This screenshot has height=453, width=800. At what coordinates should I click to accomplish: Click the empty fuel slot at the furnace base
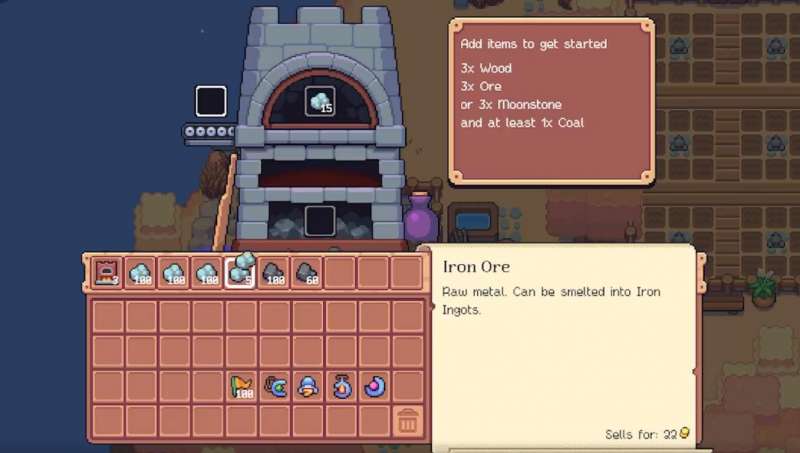[x=320, y=219]
